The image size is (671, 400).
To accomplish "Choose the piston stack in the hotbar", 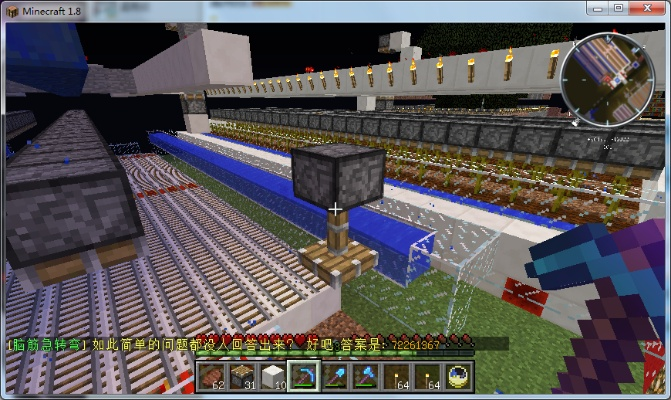I will click(243, 375).
